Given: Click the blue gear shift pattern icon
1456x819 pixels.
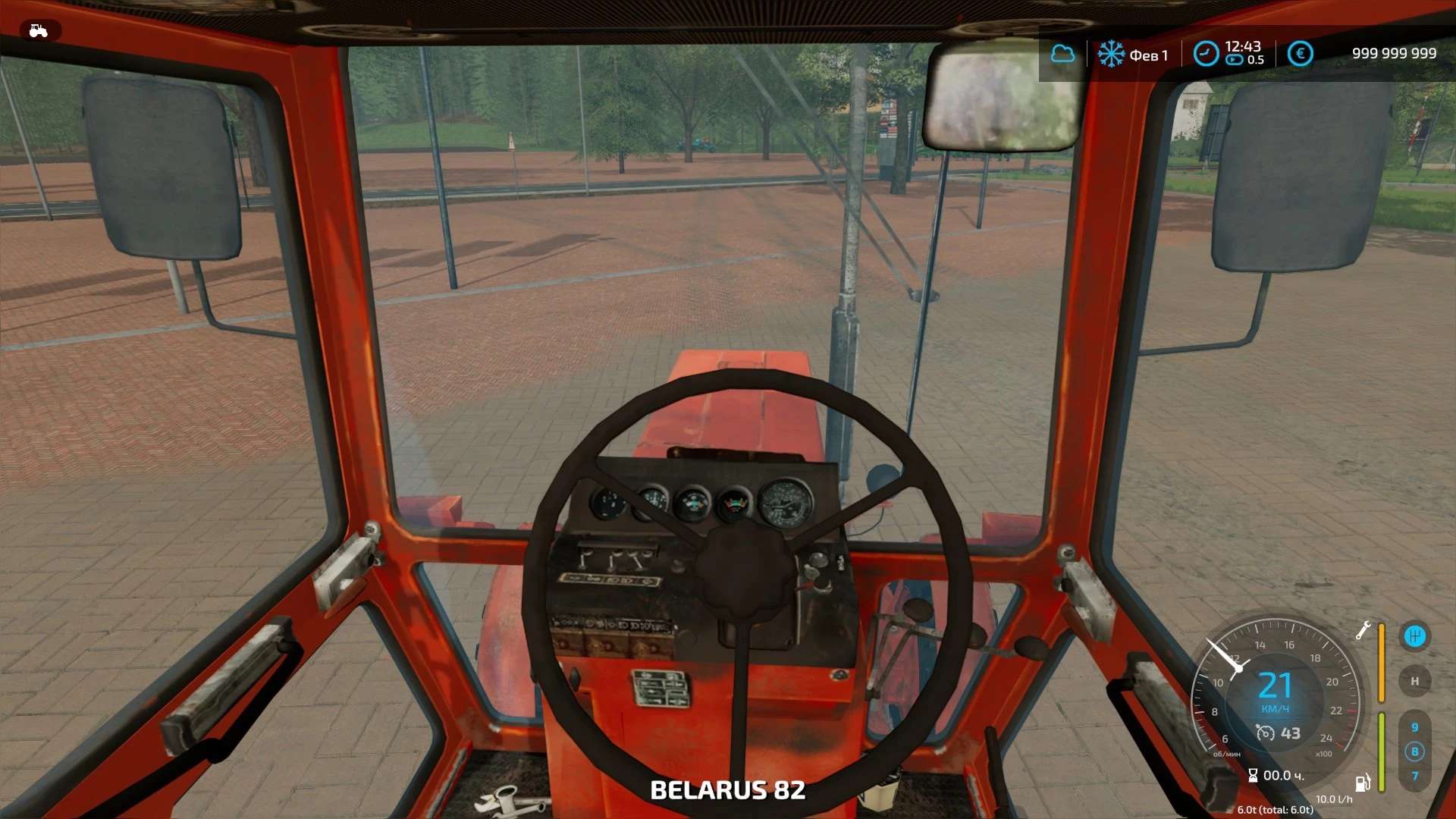Looking at the screenshot, I should click(1415, 637).
